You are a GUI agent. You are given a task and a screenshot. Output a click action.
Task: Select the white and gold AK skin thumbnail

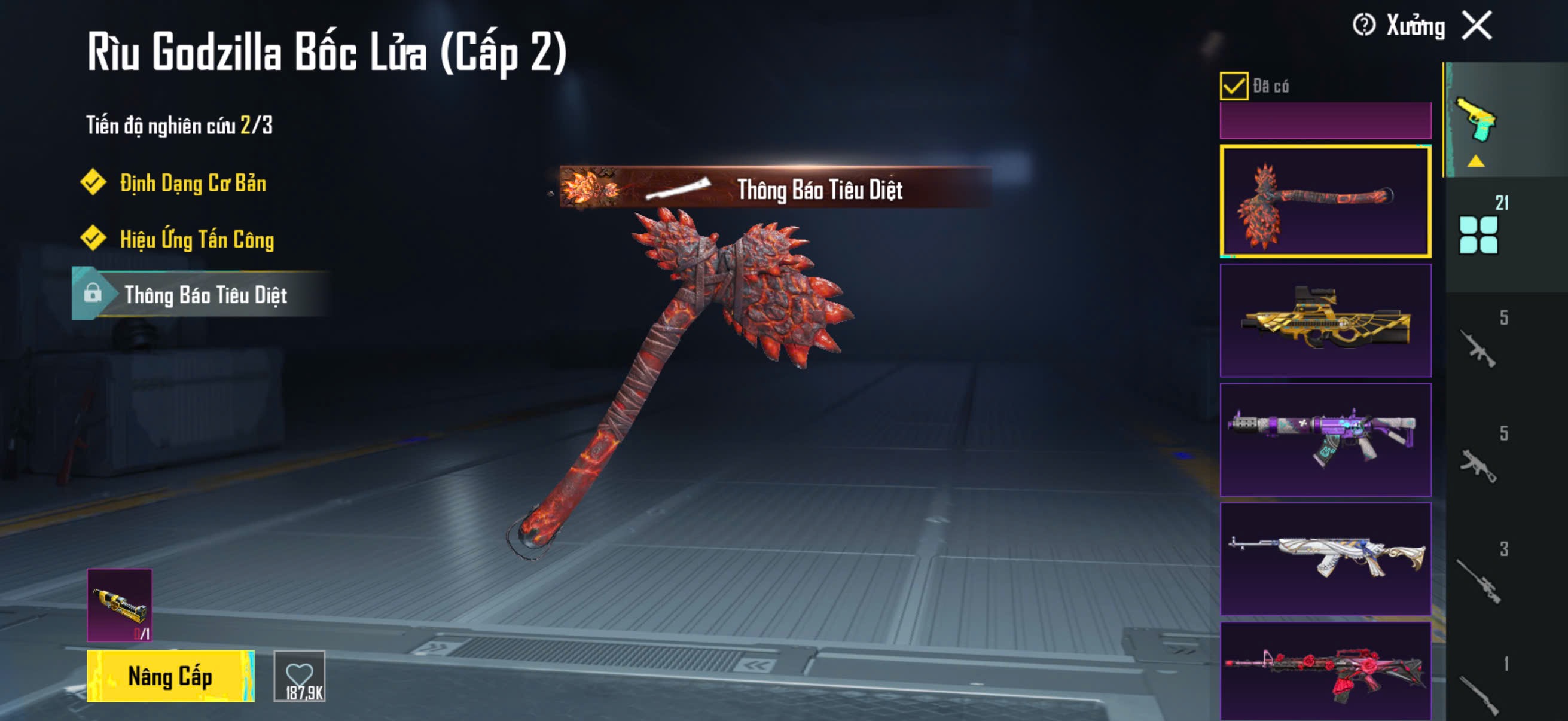pyautogui.click(x=1325, y=558)
